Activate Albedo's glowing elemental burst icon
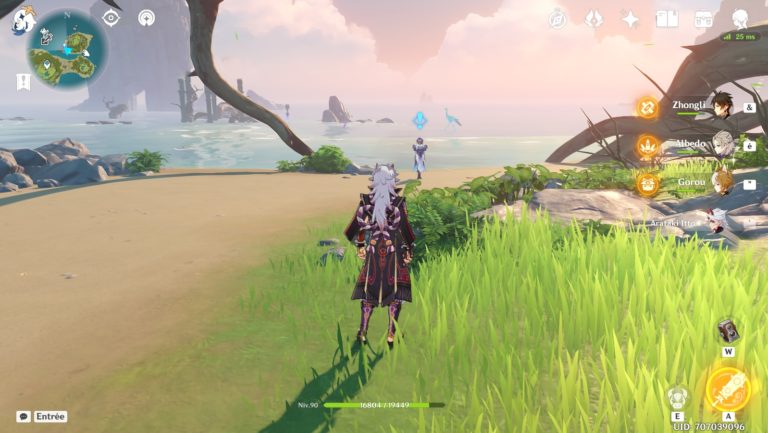The image size is (768, 433). pyautogui.click(x=648, y=146)
